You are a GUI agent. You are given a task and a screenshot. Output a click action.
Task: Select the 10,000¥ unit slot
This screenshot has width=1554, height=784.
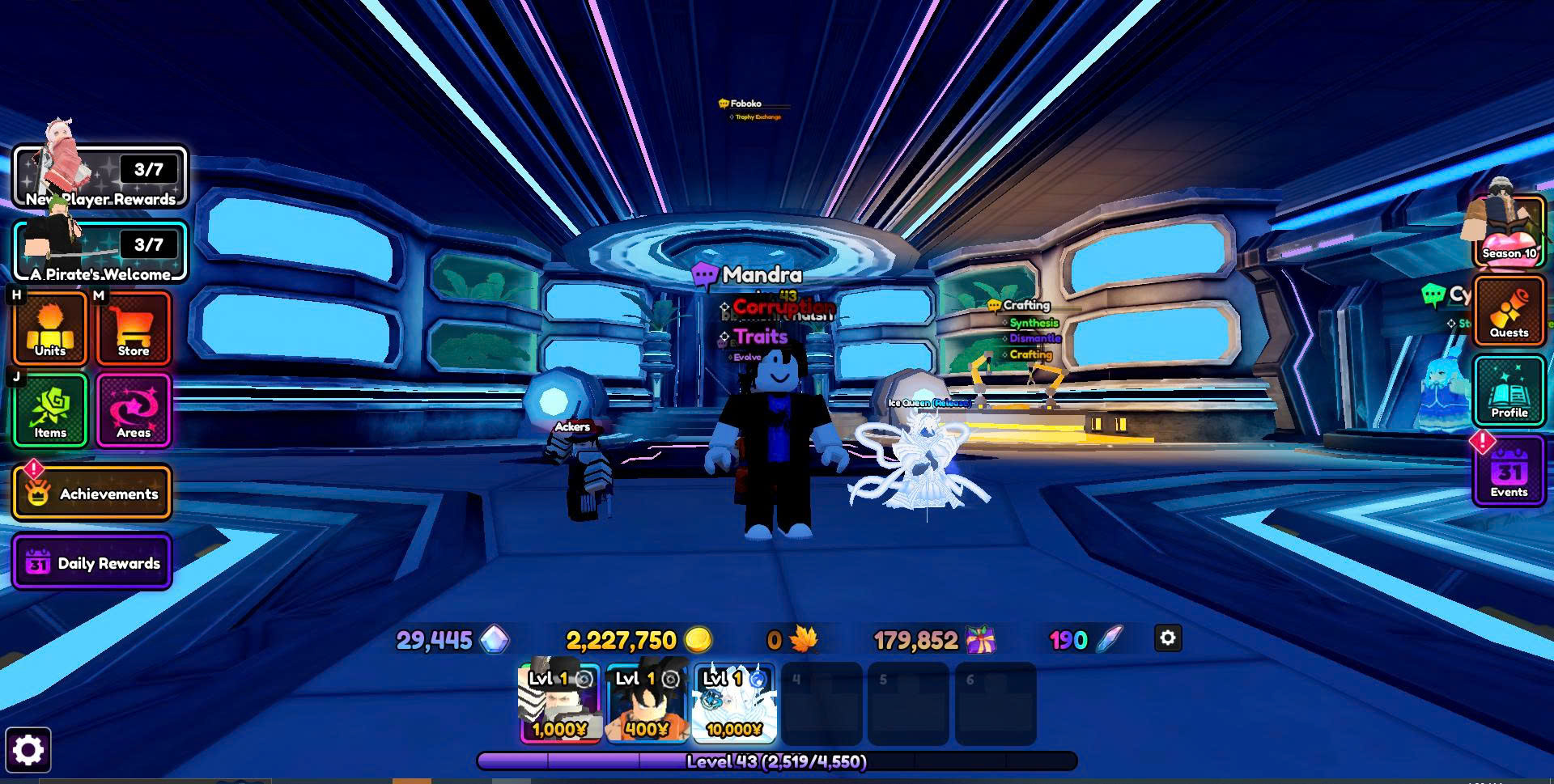(734, 703)
